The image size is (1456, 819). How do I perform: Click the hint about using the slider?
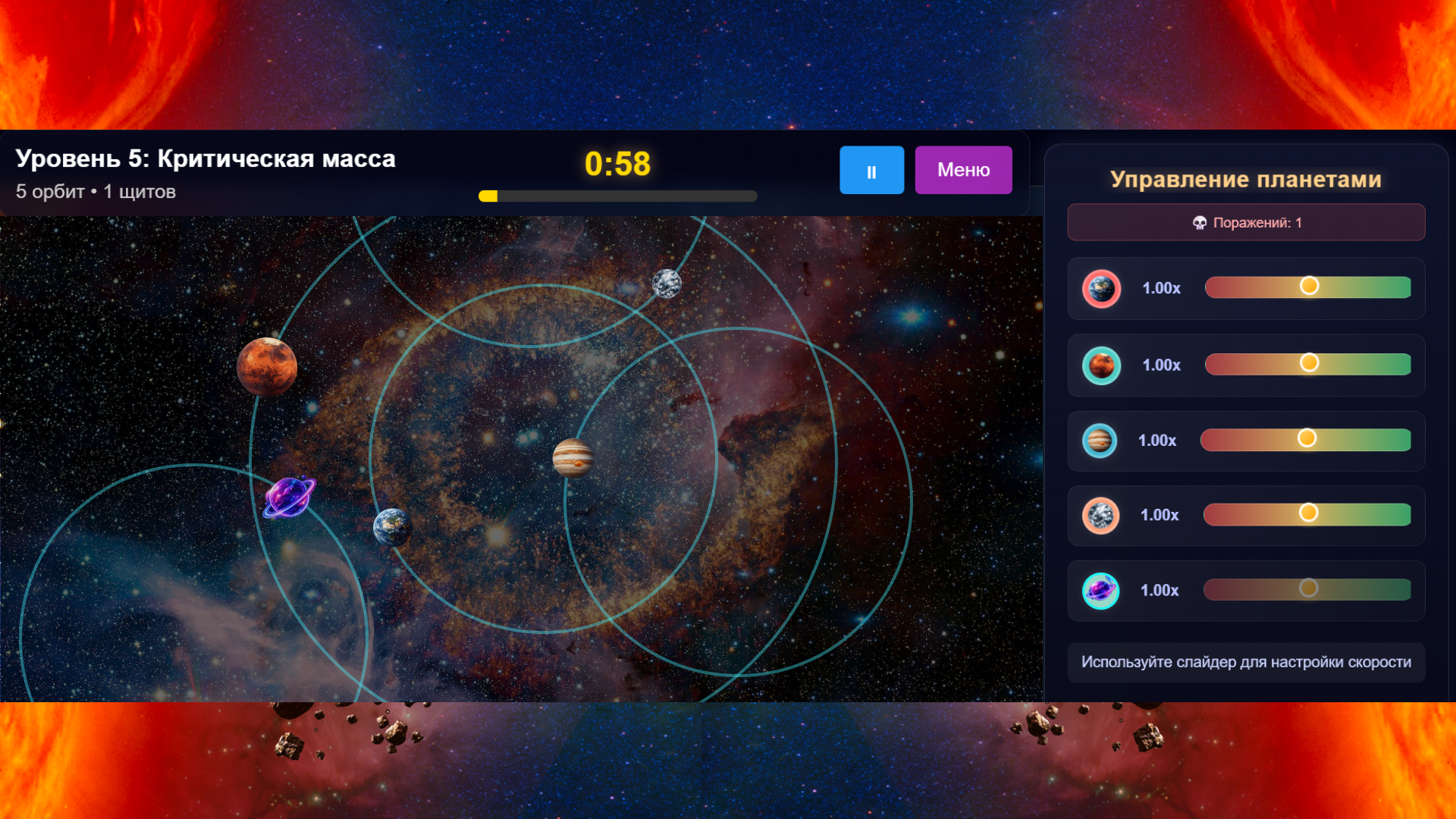coord(1246,662)
